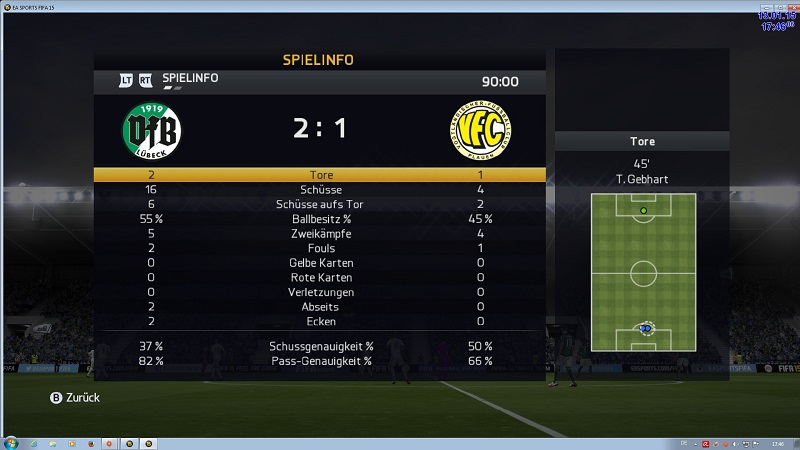The width and height of the screenshot is (800, 450).
Task: Select the Rote Karten row
Action: point(320,277)
